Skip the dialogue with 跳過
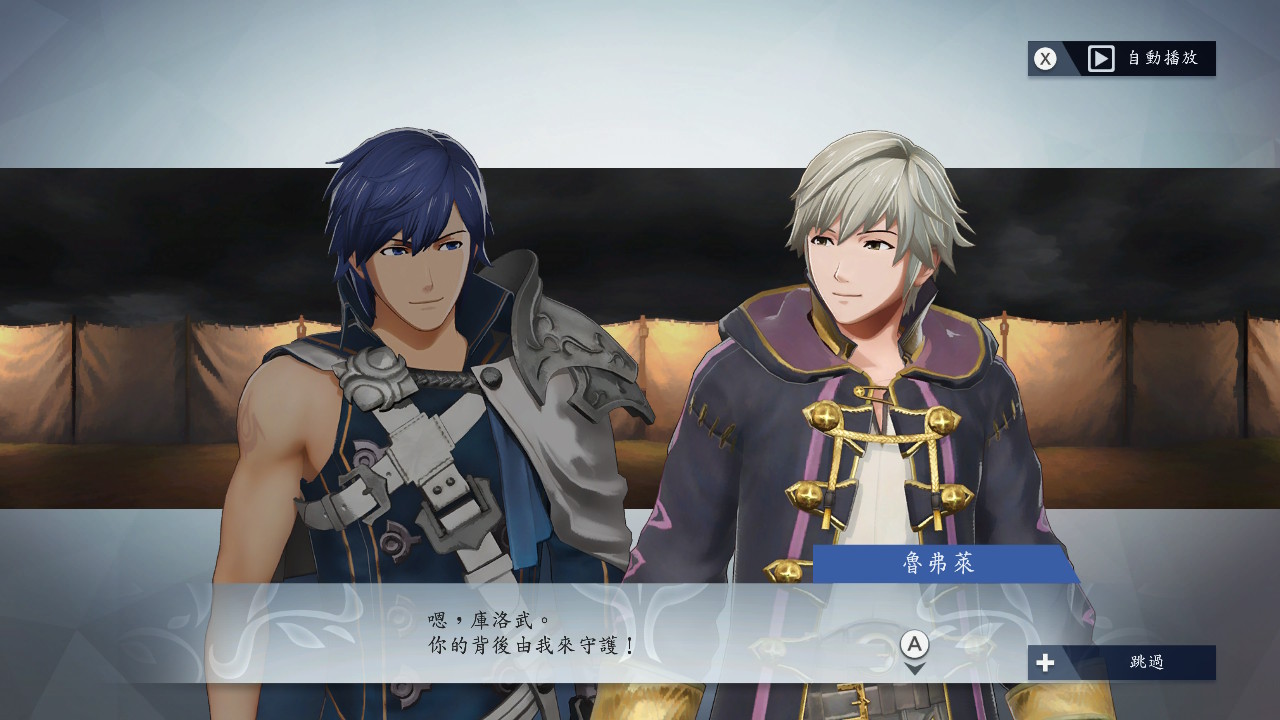 tap(1122, 662)
